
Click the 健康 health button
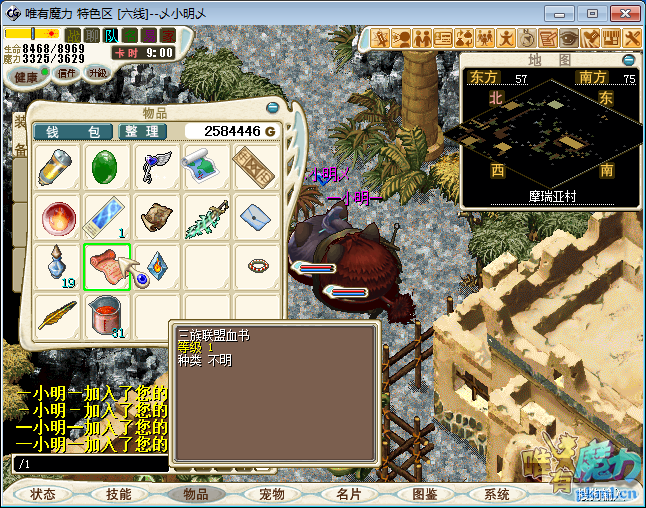coord(26,76)
